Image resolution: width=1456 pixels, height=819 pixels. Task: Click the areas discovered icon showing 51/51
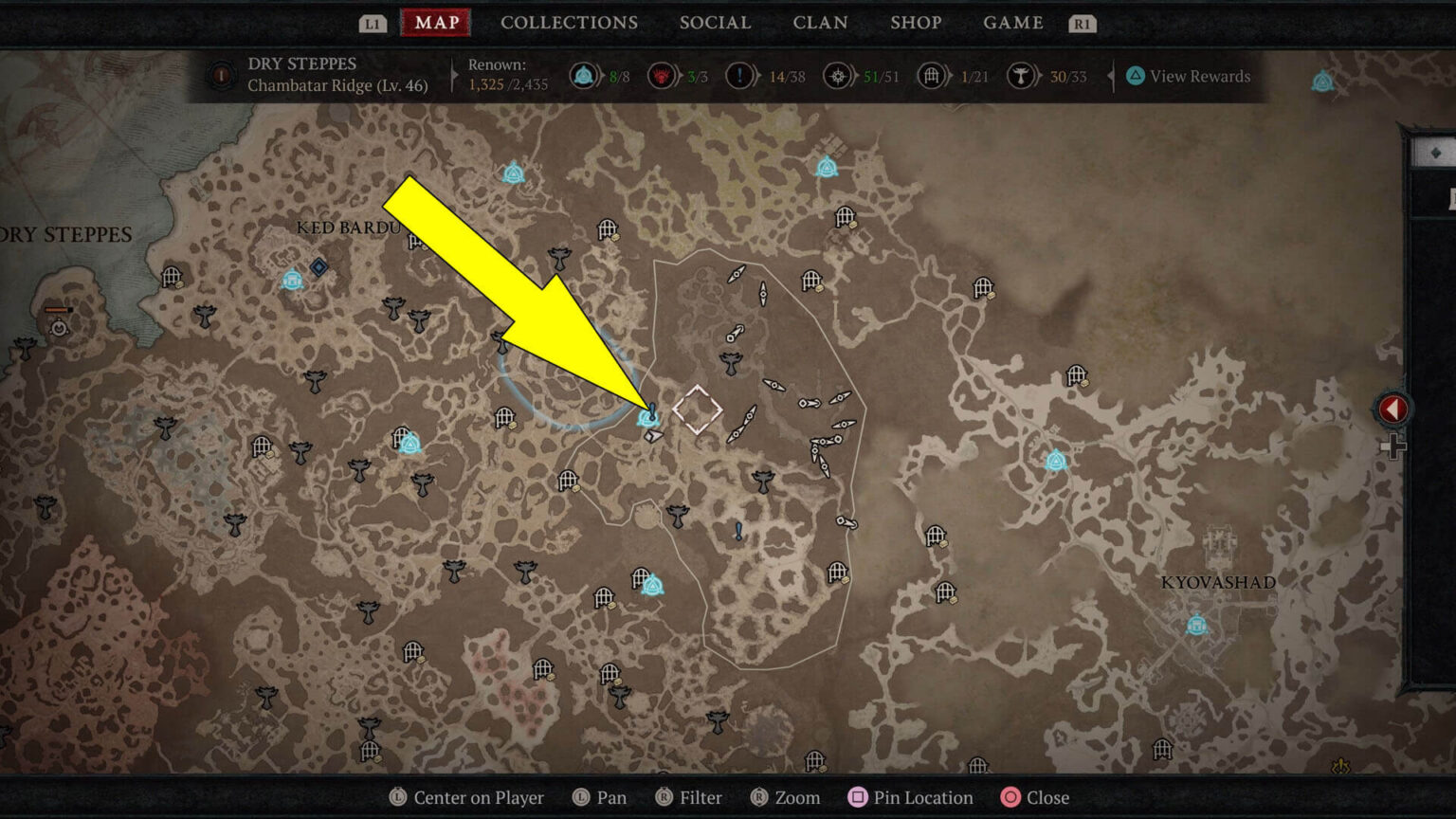pos(839,76)
